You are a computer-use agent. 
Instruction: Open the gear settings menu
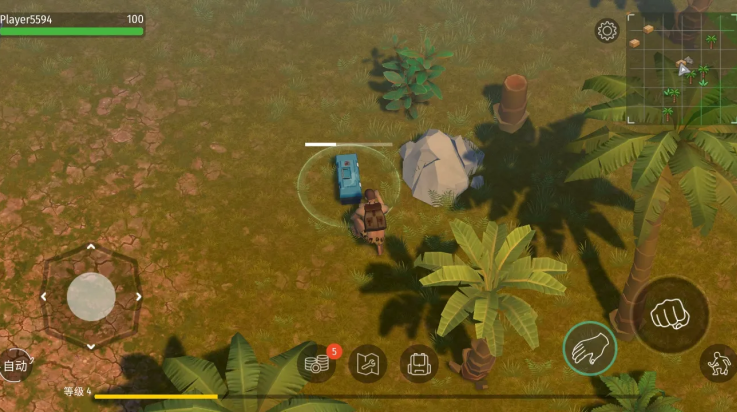[x=607, y=31]
